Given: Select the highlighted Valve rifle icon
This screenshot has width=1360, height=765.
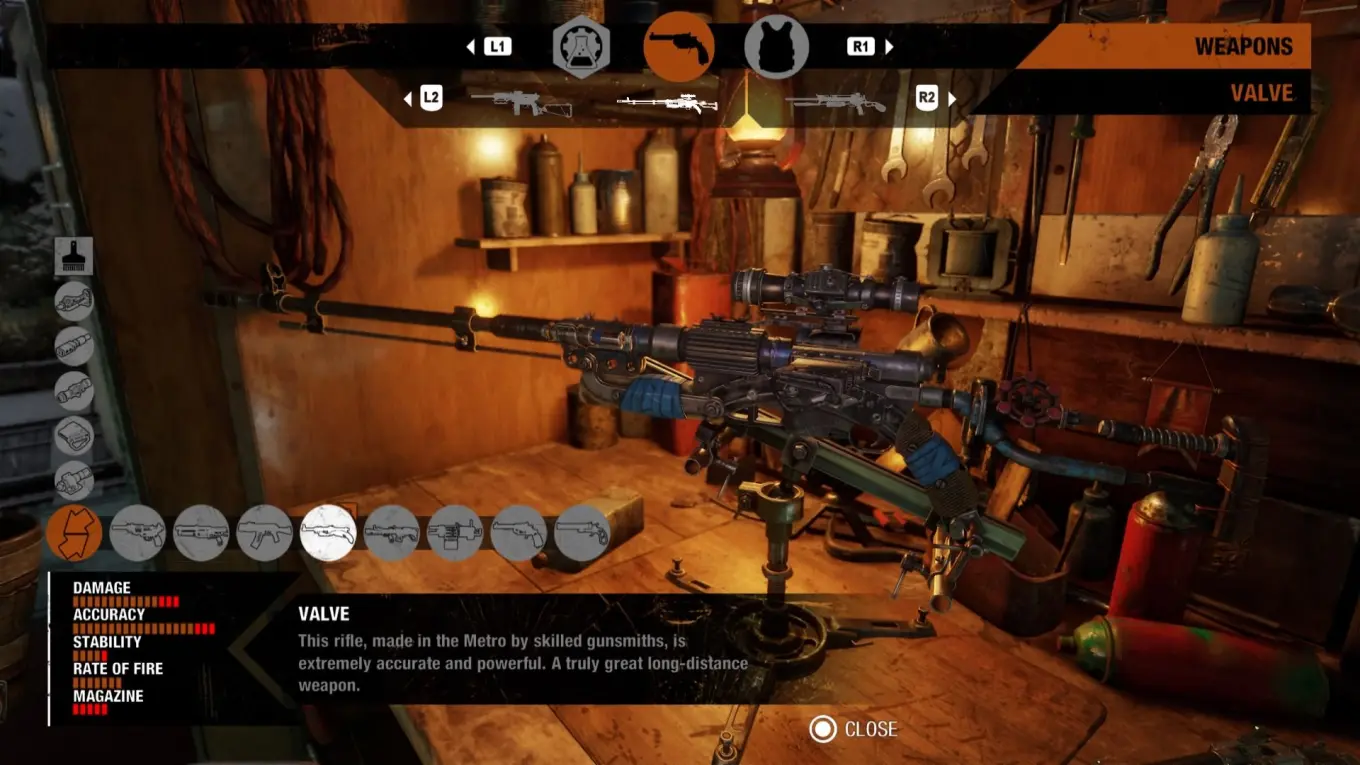Looking at the screenshot, I should (x=327, y=532).
